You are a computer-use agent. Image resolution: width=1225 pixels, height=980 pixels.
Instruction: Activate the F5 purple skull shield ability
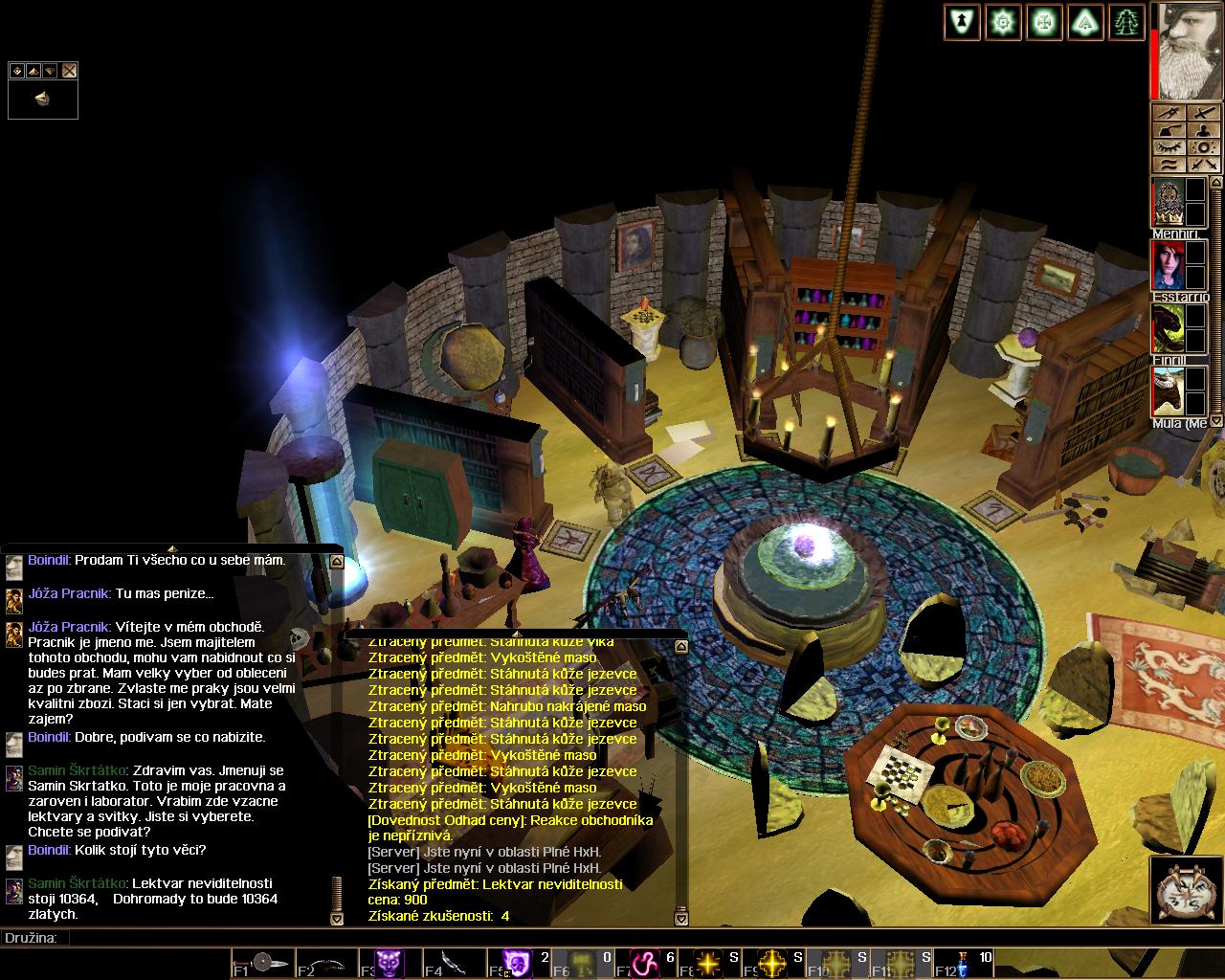point(517,962)
